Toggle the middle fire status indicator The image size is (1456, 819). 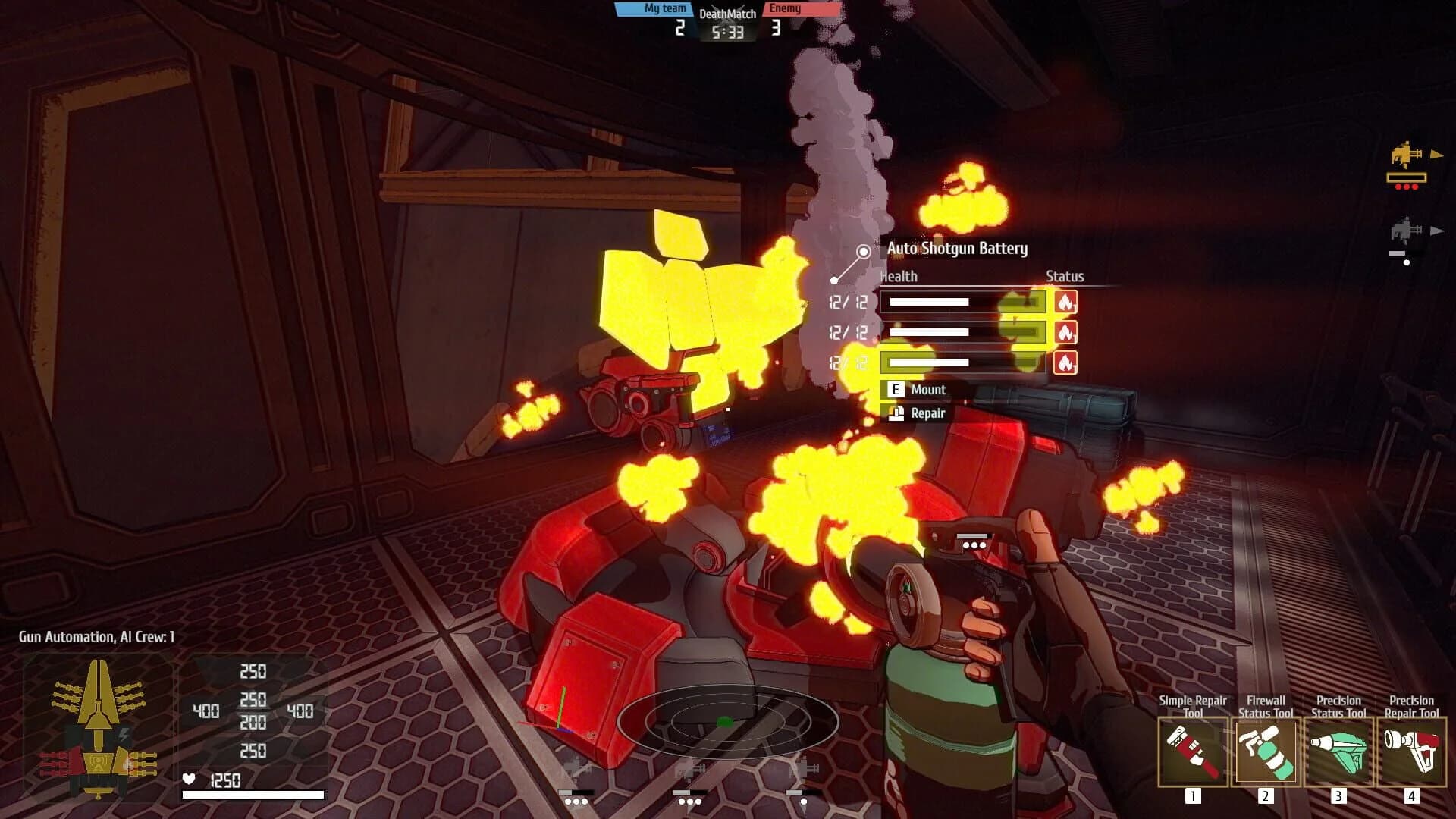tap(1066, 332)
